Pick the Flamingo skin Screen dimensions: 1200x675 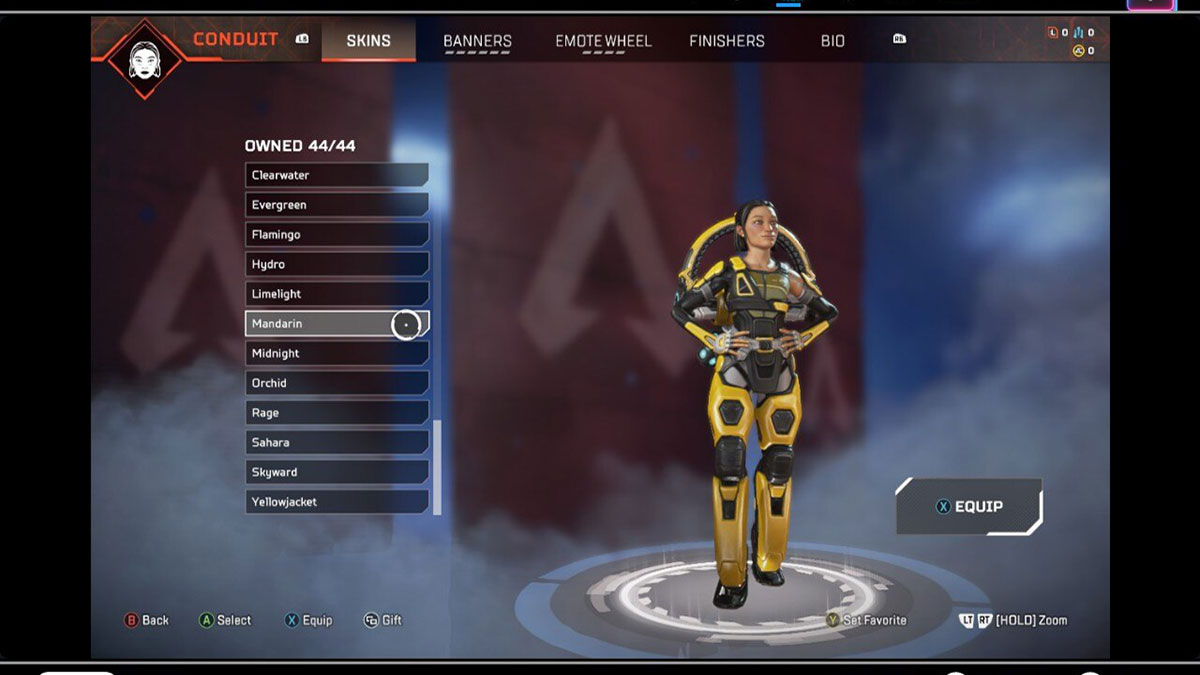pyautogui.click(x=336, y=234)
